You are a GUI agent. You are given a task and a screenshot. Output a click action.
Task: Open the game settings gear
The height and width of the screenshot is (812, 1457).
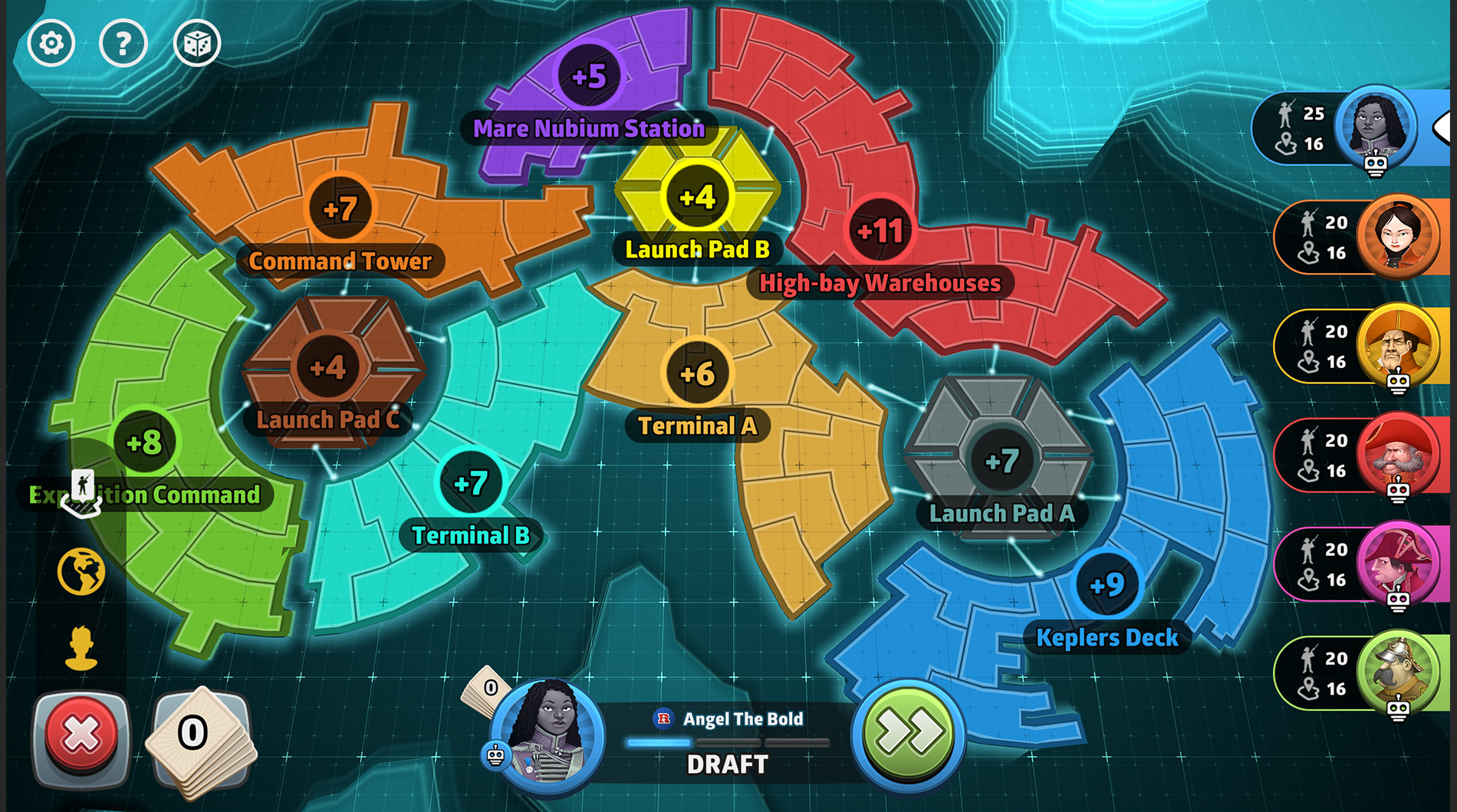tap(51, 43)
